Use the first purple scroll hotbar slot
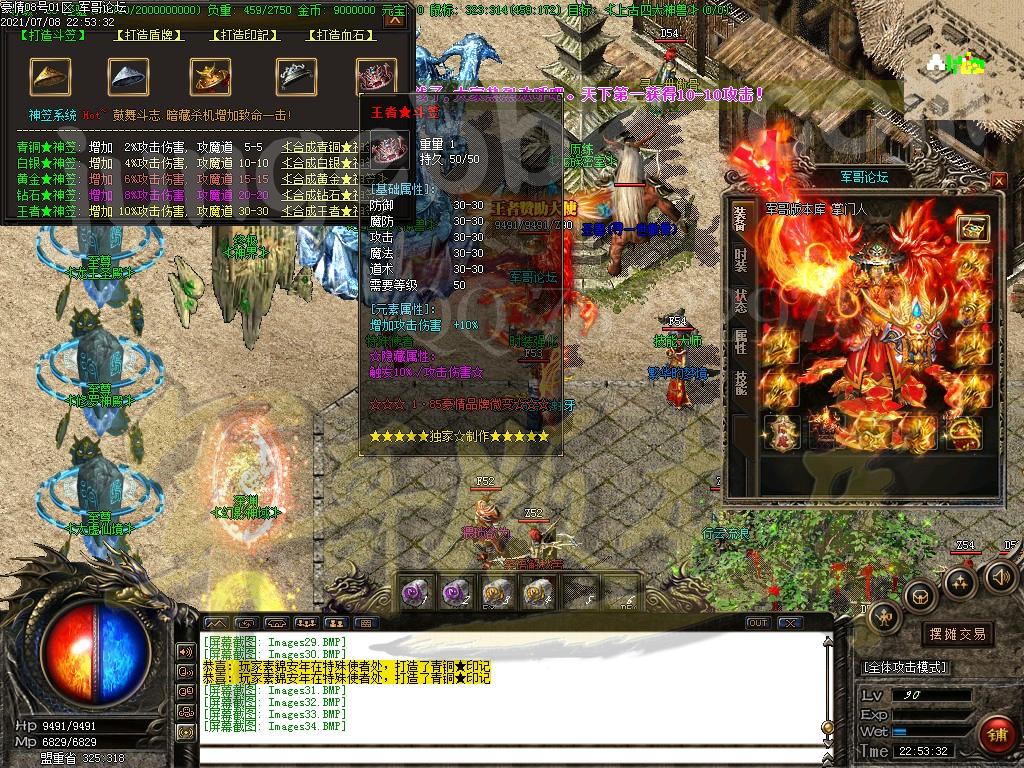 [x=414, y=592]
